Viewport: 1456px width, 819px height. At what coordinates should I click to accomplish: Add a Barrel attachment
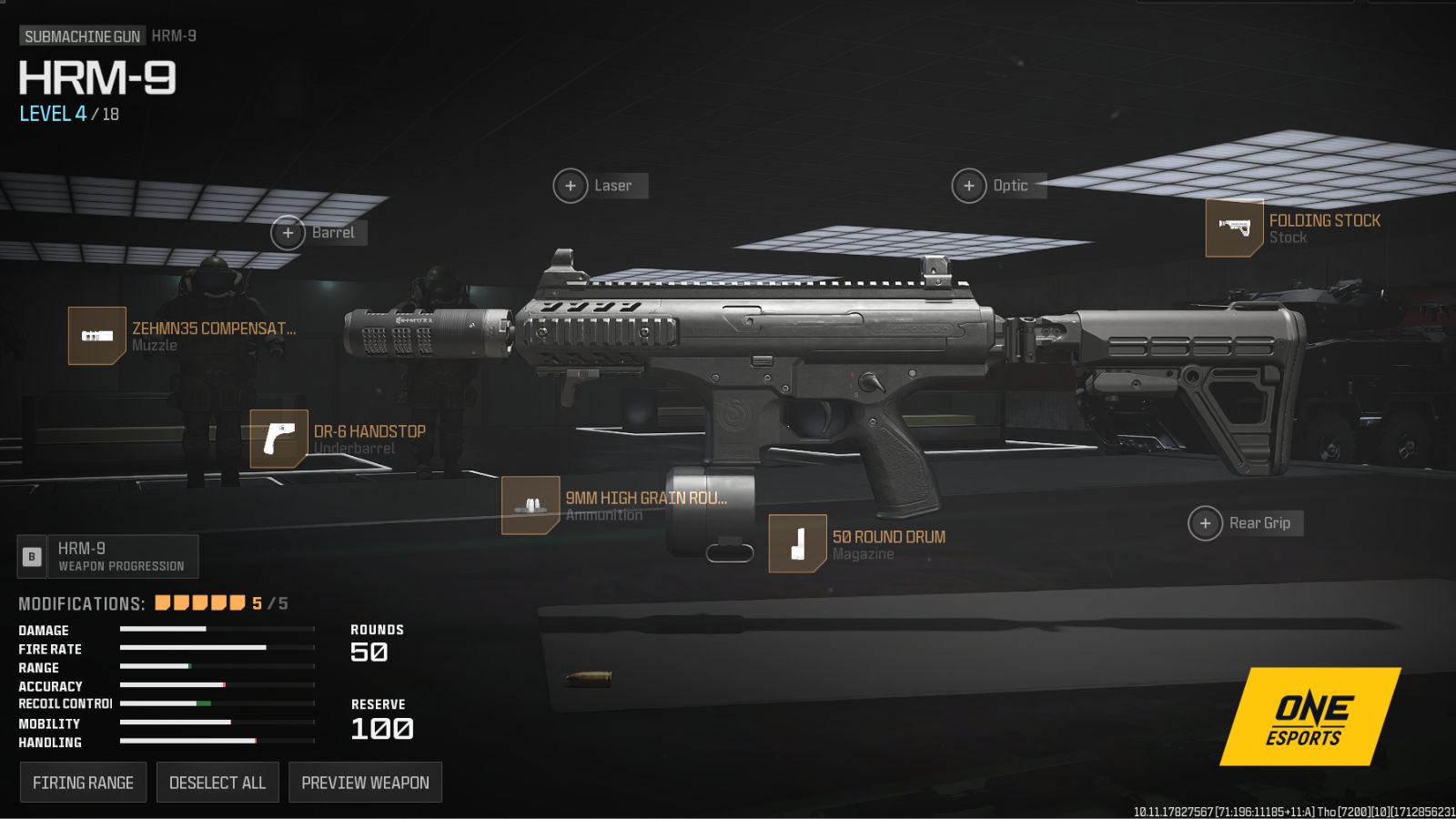[x=288, y=233]
